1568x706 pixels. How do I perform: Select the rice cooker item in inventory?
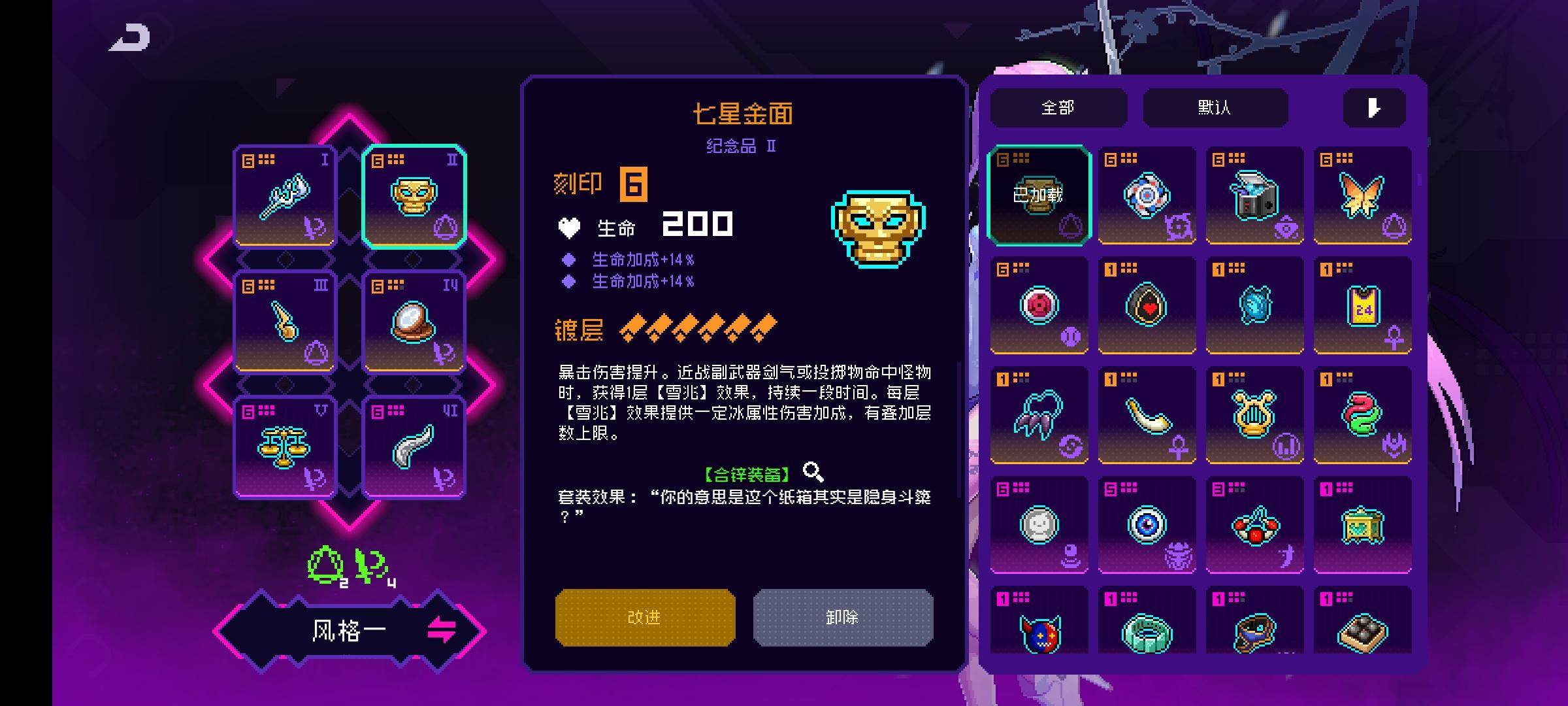tap(1254, 194)
